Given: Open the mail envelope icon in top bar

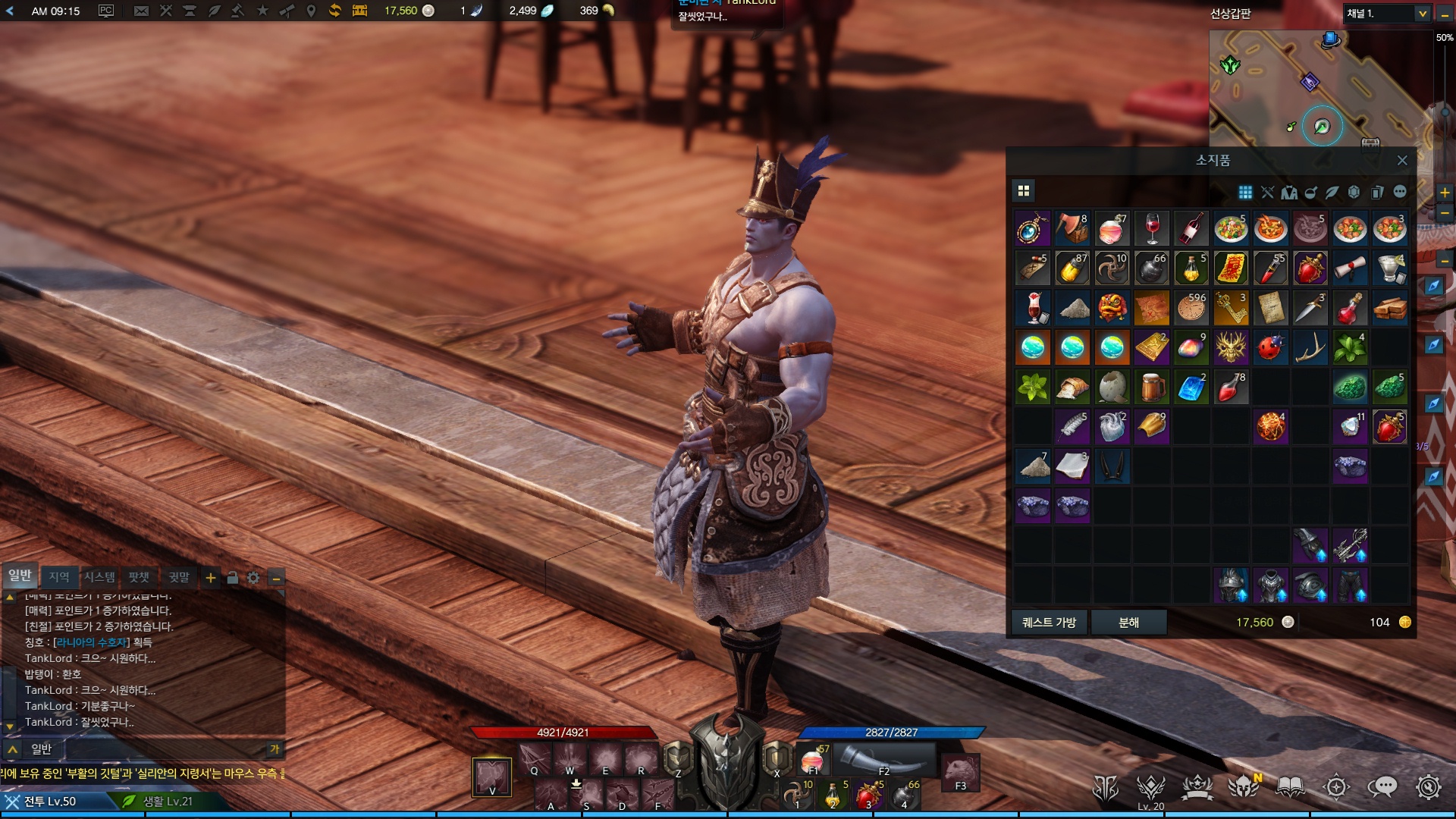Looking at the screenshot, I should [141, 11].
